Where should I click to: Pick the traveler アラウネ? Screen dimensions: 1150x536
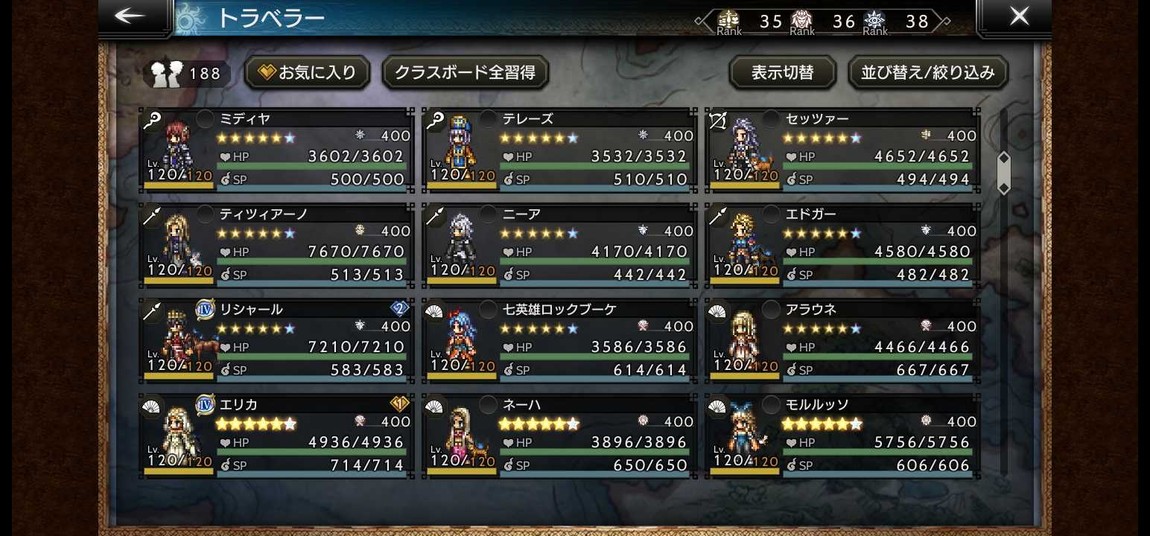(x=842, y=339)
